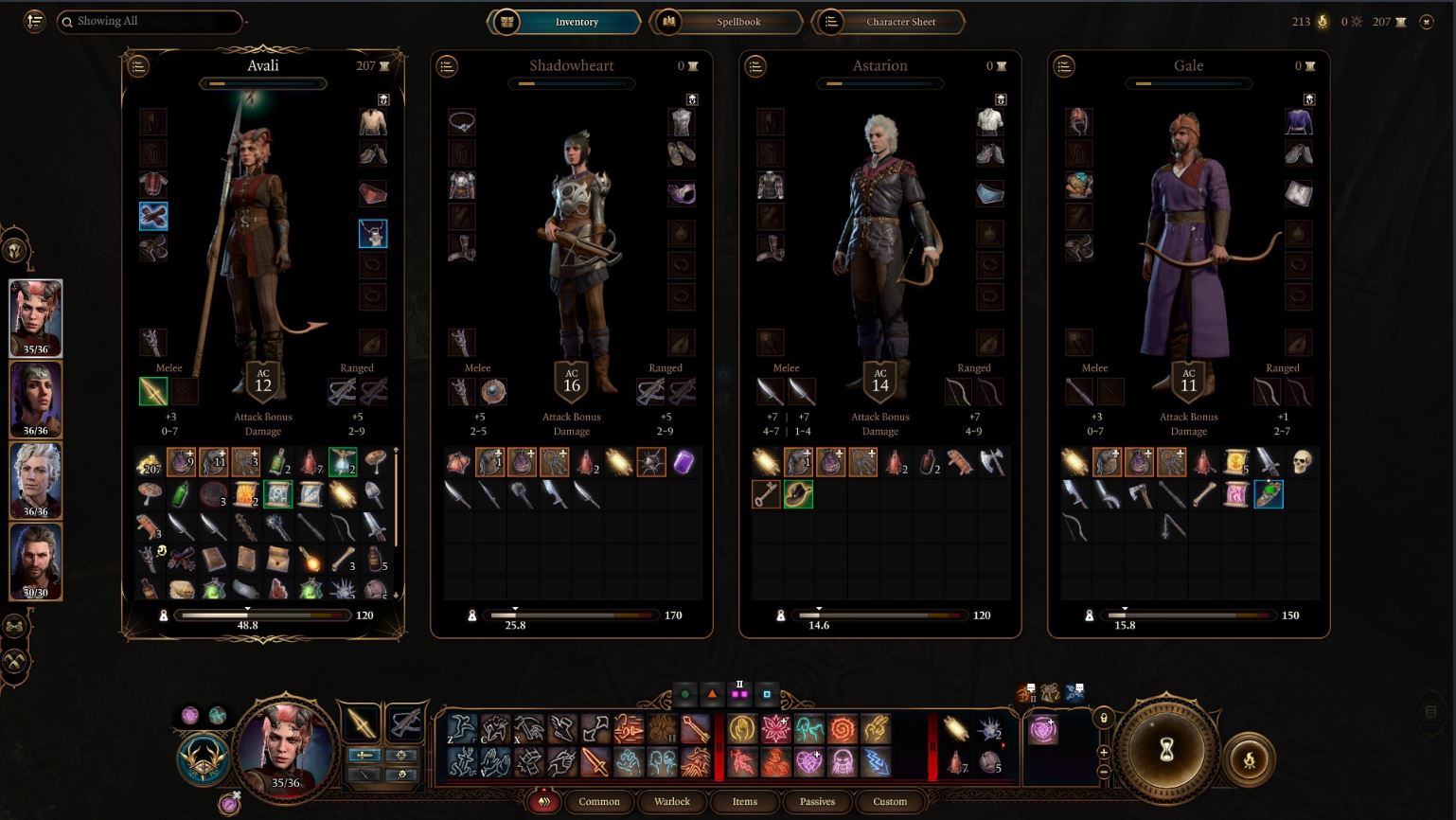Open the Items hotbar tab
This screenshot has width=1456, height=820.
[x=744, y=801]
